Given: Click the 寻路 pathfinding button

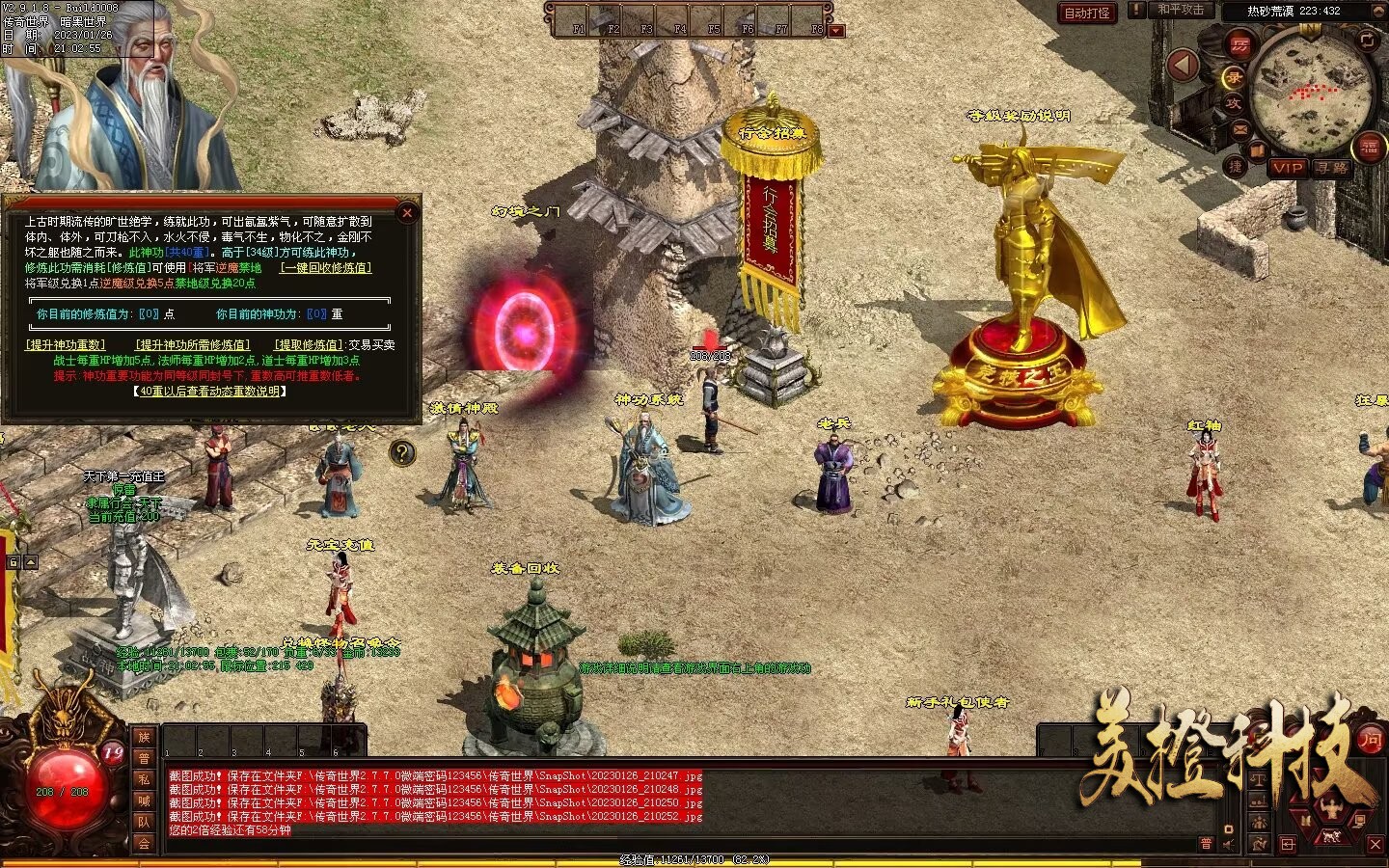Looking at the screenshot, I should point(1331,168).
